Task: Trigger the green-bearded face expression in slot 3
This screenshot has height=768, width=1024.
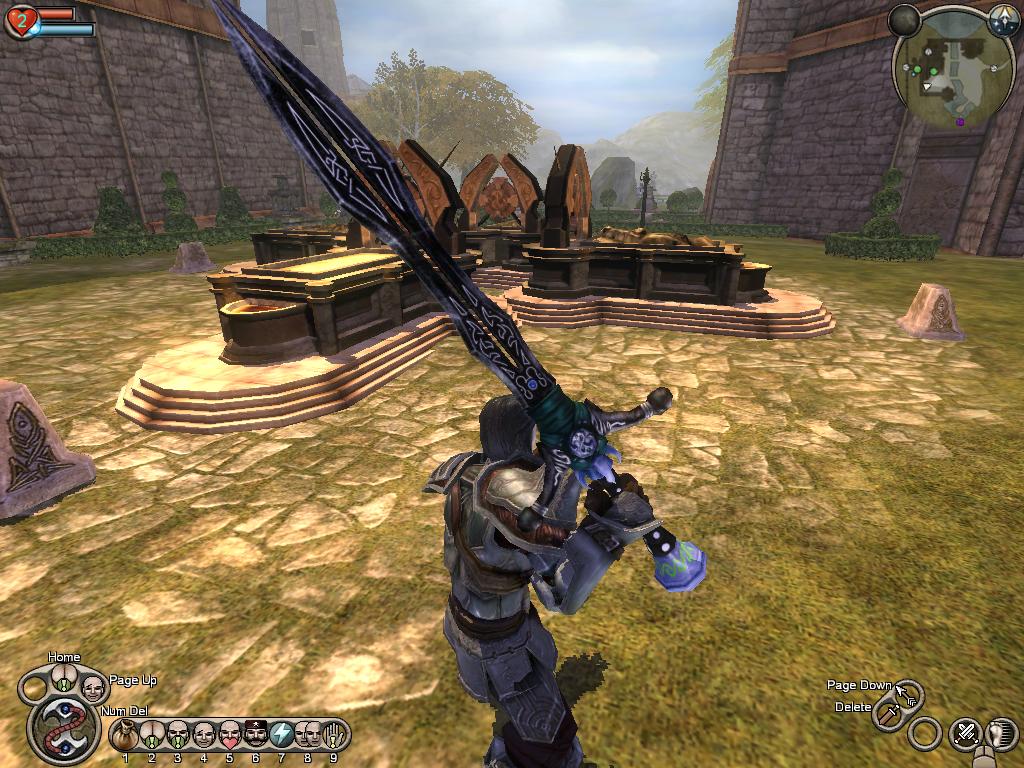Action: click(x=178, y=735)
